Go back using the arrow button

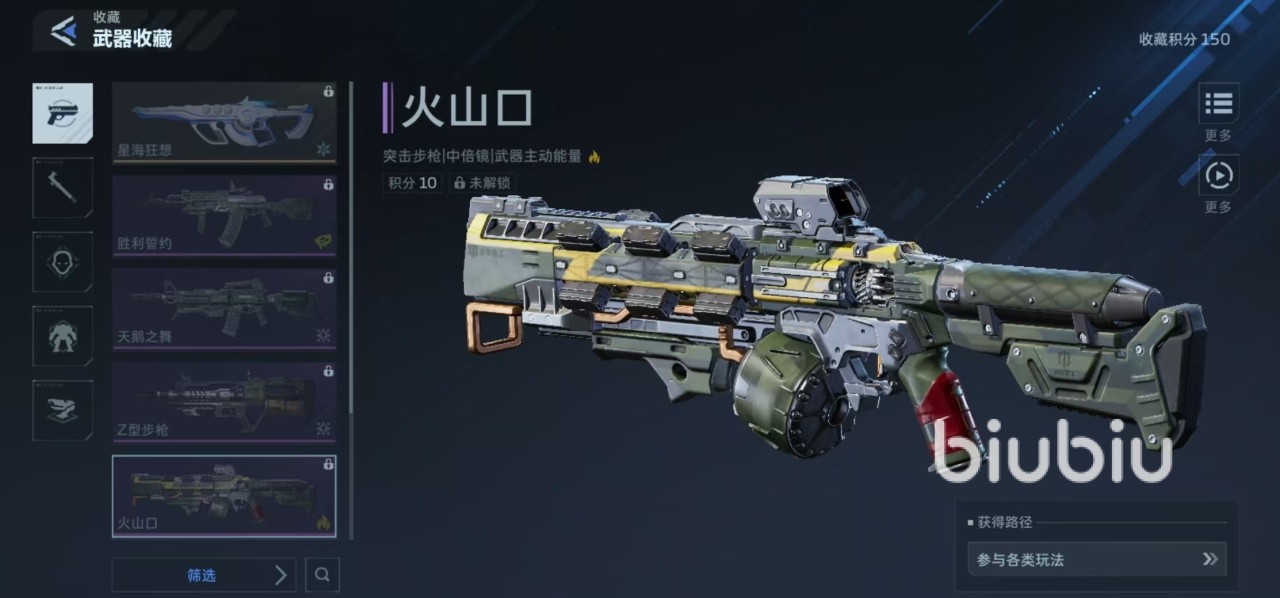(x=63, y=32)
